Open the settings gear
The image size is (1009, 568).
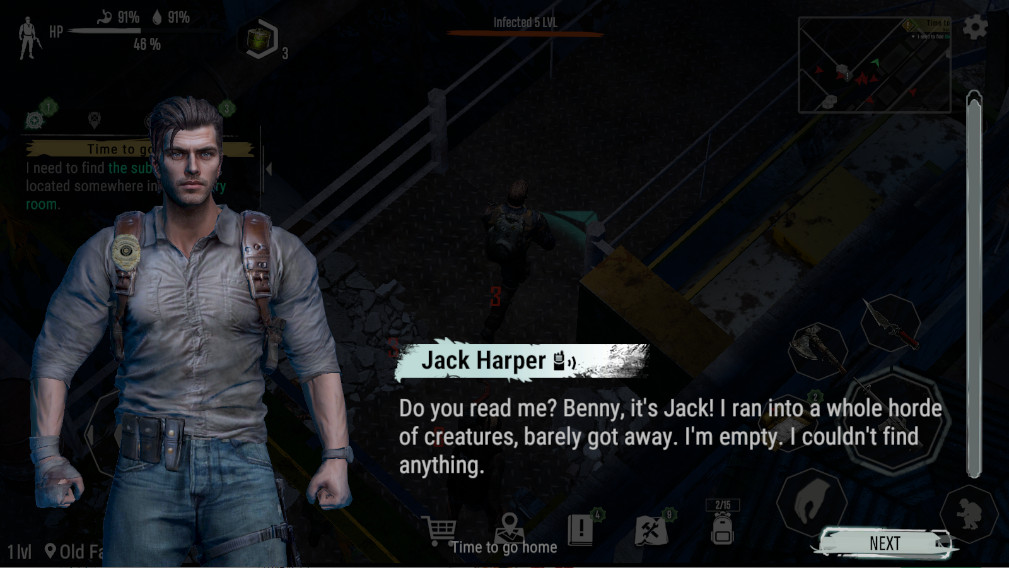tap(975, 28)
